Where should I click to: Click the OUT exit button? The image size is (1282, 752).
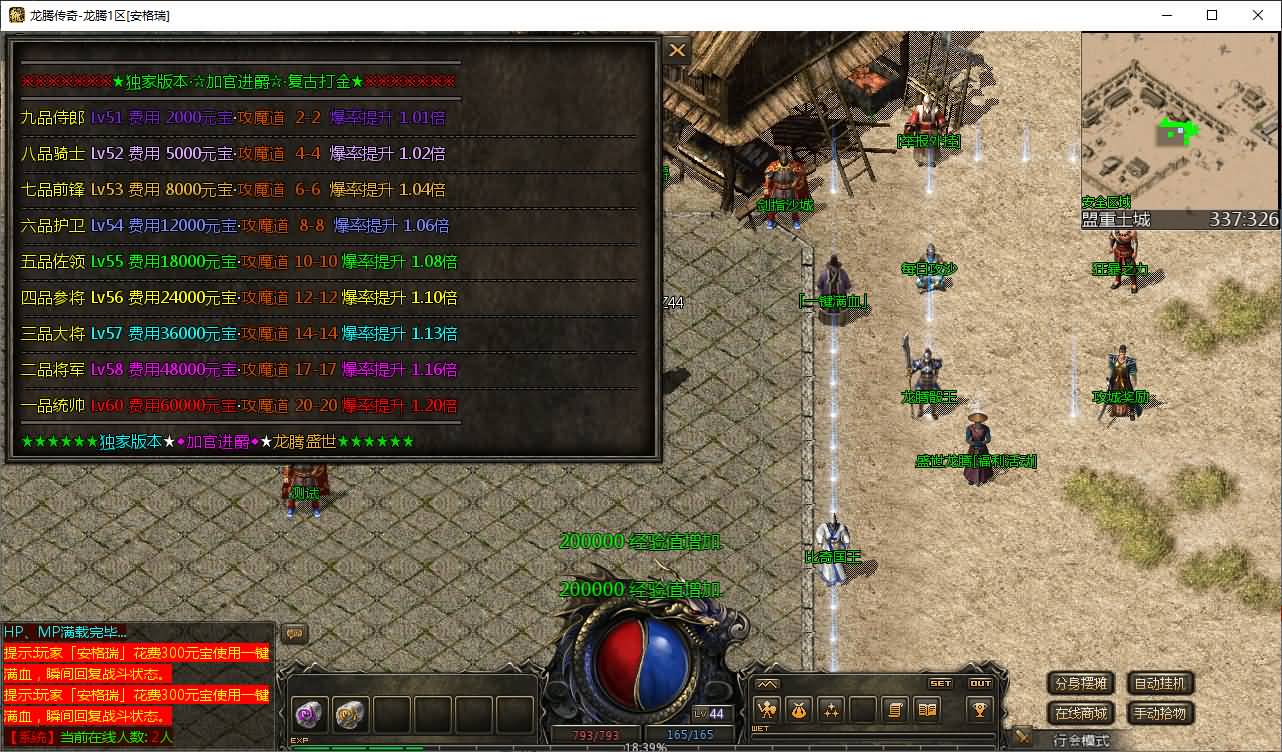[x=980, y=684]
